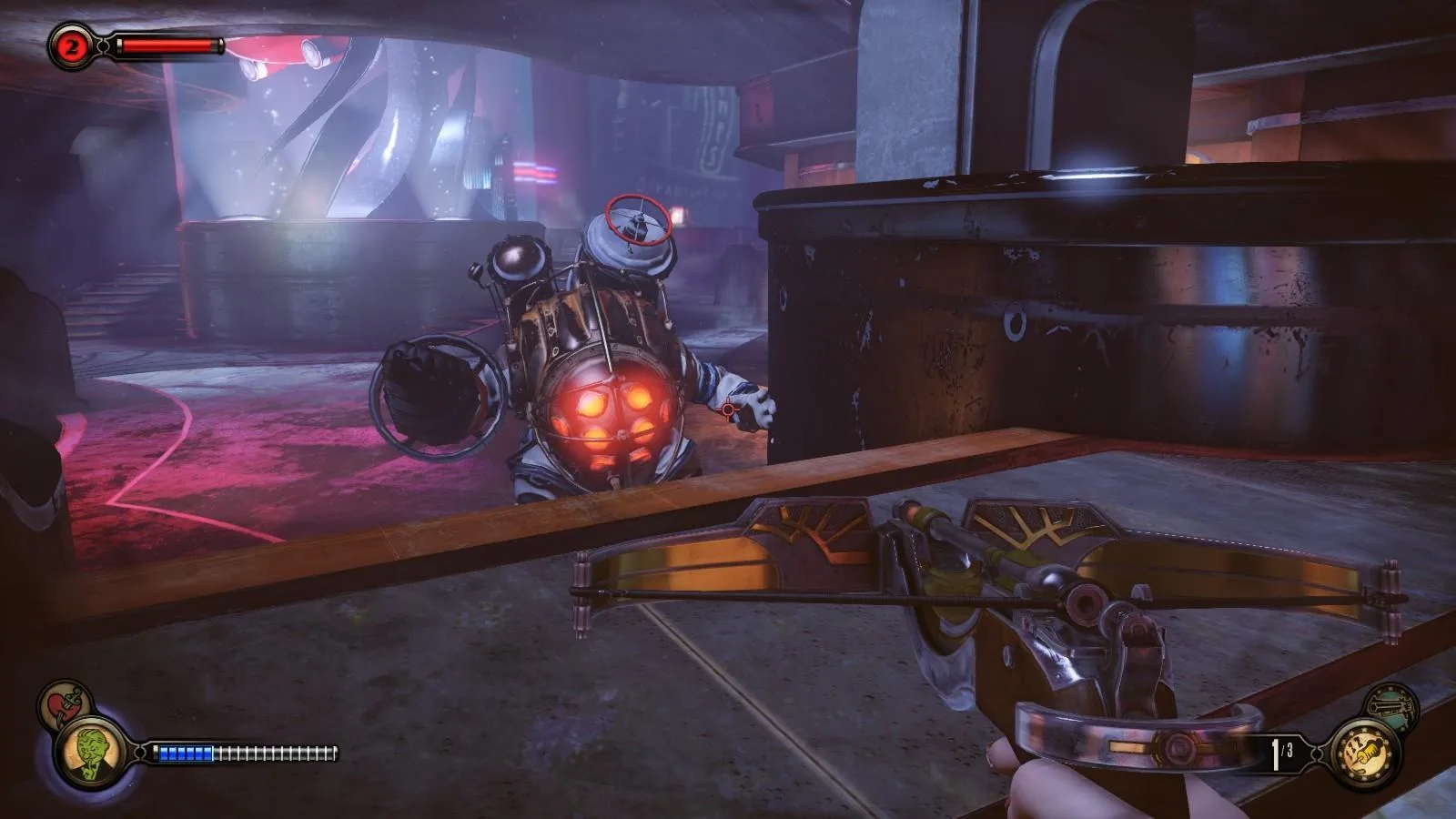The width and height of the screenshot is (1456, 819).
Task: Select the green-faced Possession plasmid icon
Action: coord(89,753)
